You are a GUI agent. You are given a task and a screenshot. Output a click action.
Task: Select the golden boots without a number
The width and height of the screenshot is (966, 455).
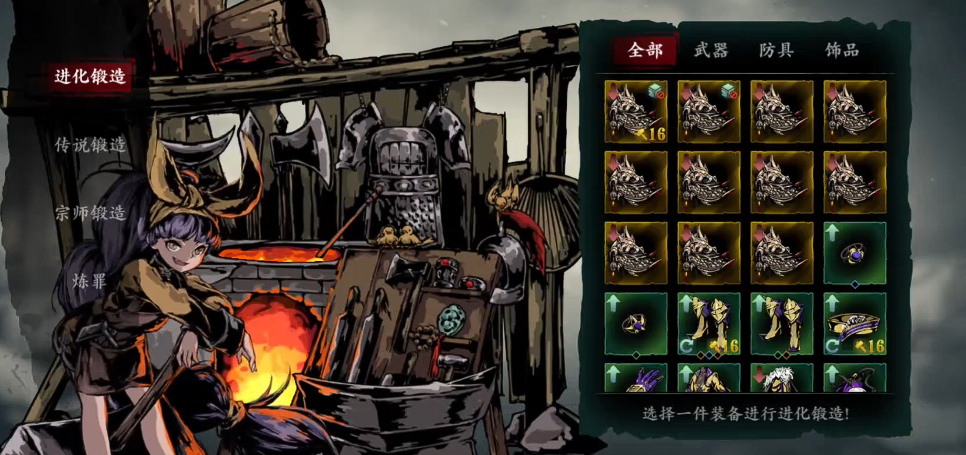[x=782, y=324]
